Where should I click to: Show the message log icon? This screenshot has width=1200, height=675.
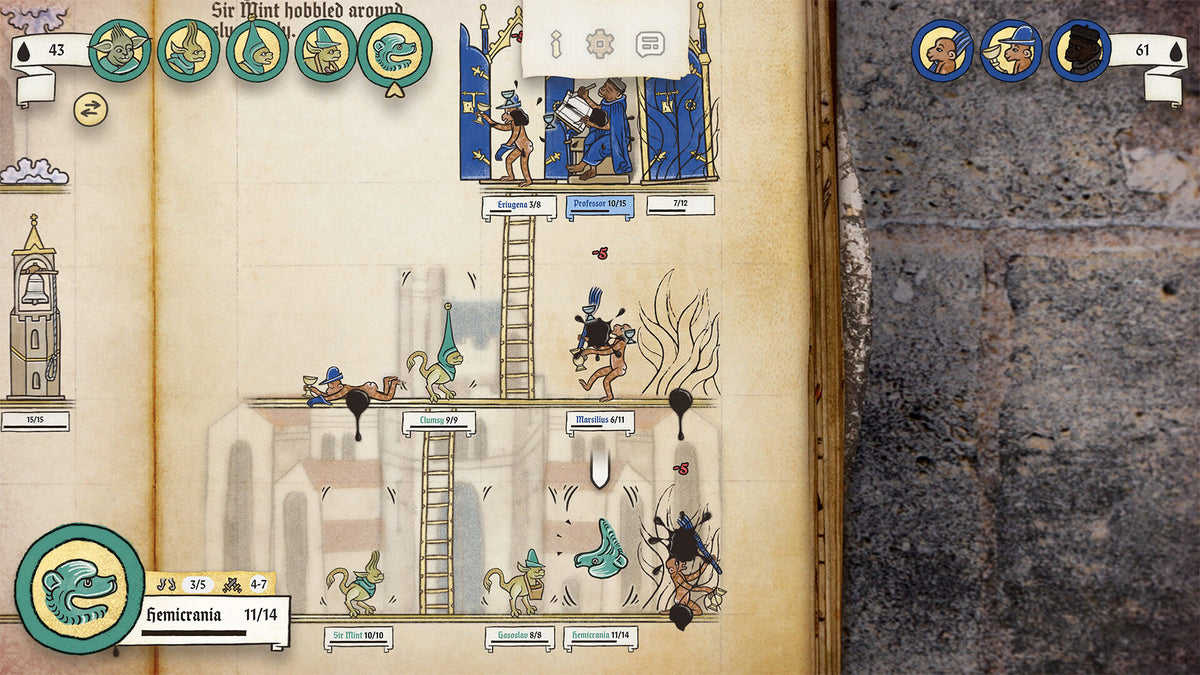click(x=650, y=44)
